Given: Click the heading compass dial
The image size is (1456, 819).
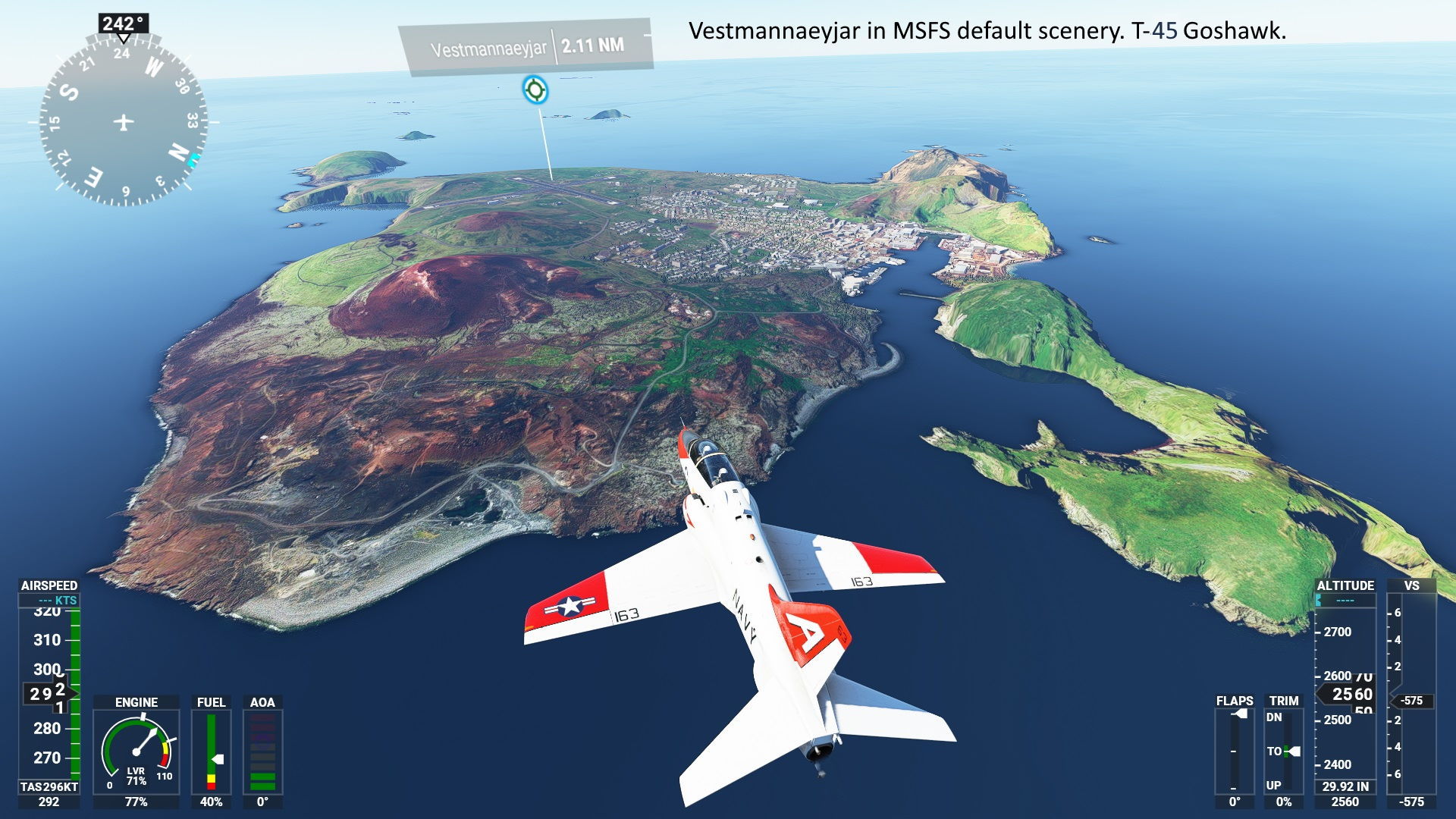Looking at the screenshot, I should coord(124,121).
